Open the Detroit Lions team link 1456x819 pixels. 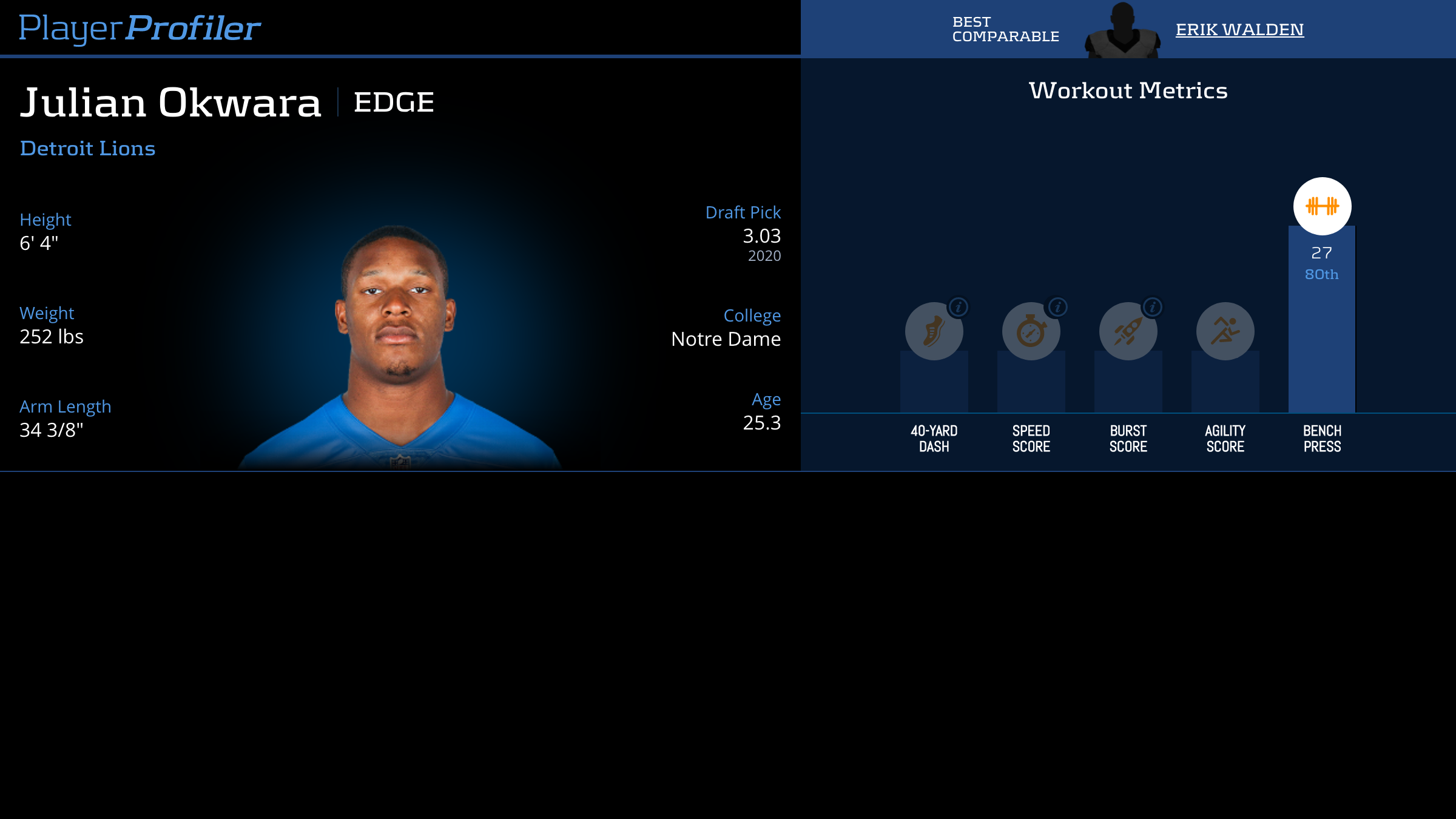[x=87, y=149]
